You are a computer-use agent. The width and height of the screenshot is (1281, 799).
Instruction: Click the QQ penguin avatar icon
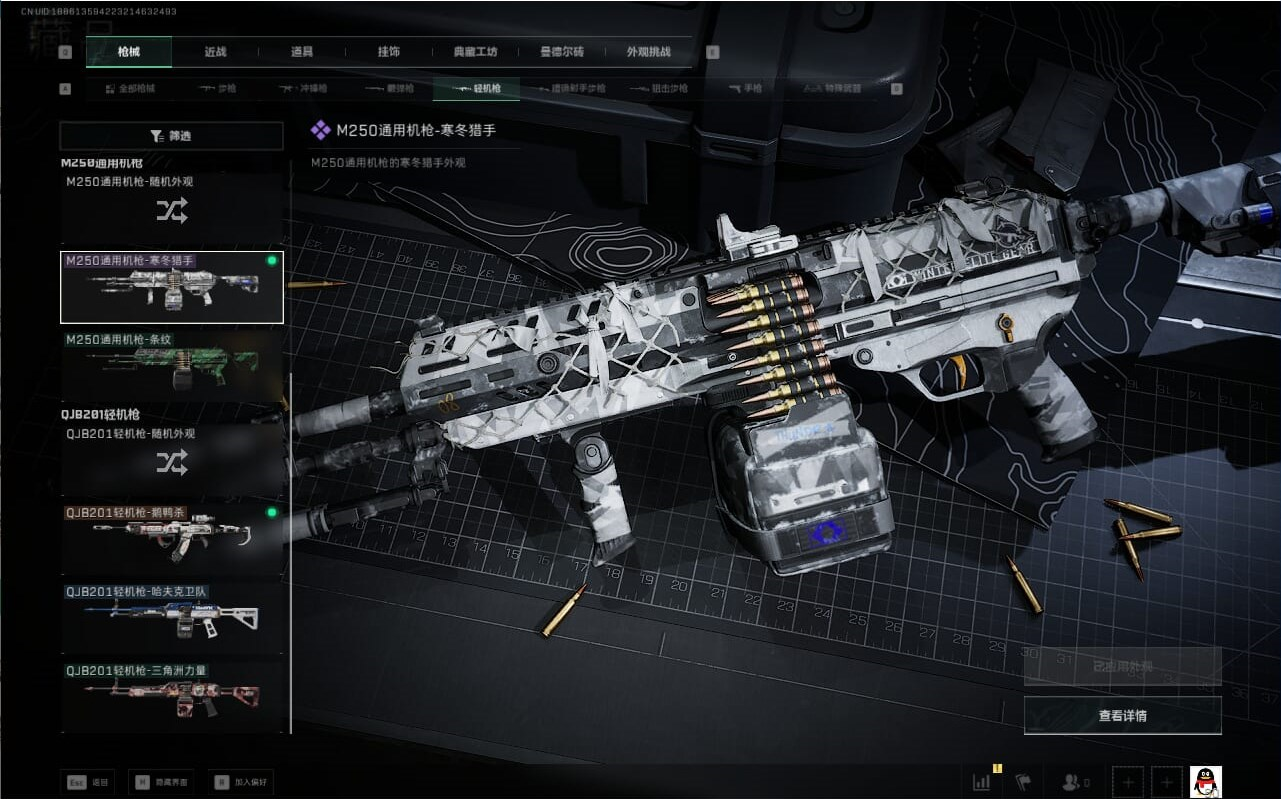(1206, 782)
